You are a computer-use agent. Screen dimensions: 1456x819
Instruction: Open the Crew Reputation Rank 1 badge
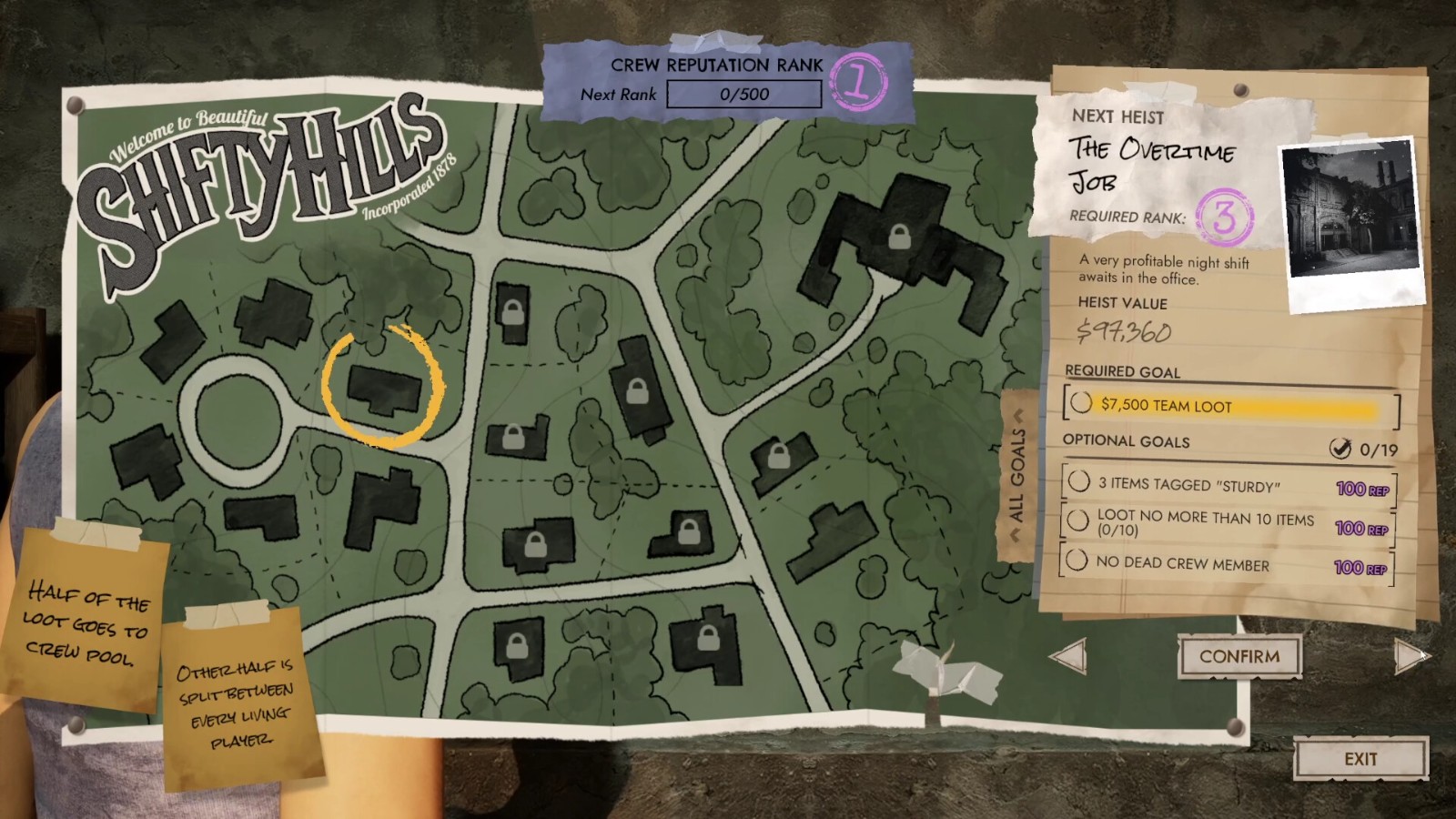click(x=858, y=82)
